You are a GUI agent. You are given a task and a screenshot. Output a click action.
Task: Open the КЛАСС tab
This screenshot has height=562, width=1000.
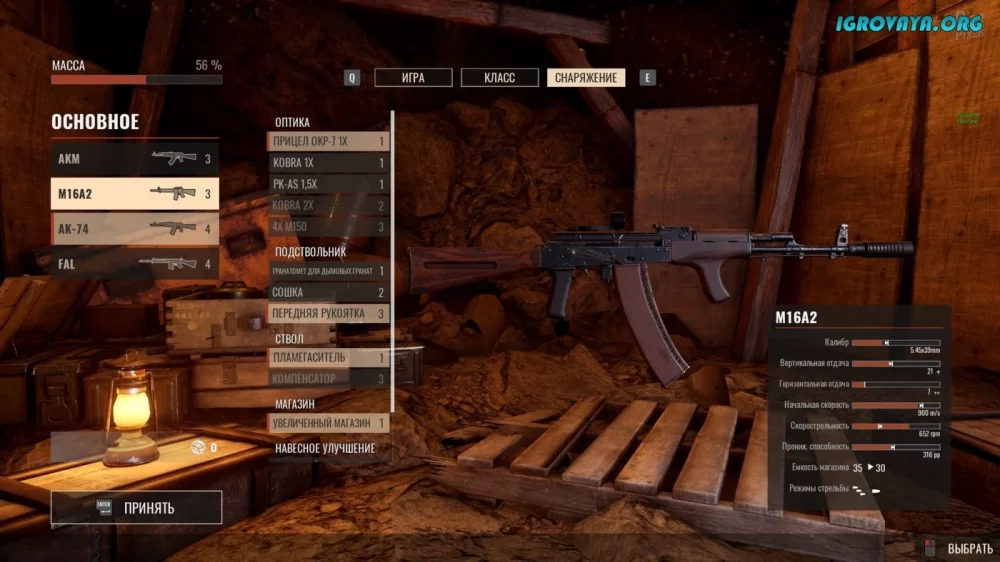click(500, 78)
